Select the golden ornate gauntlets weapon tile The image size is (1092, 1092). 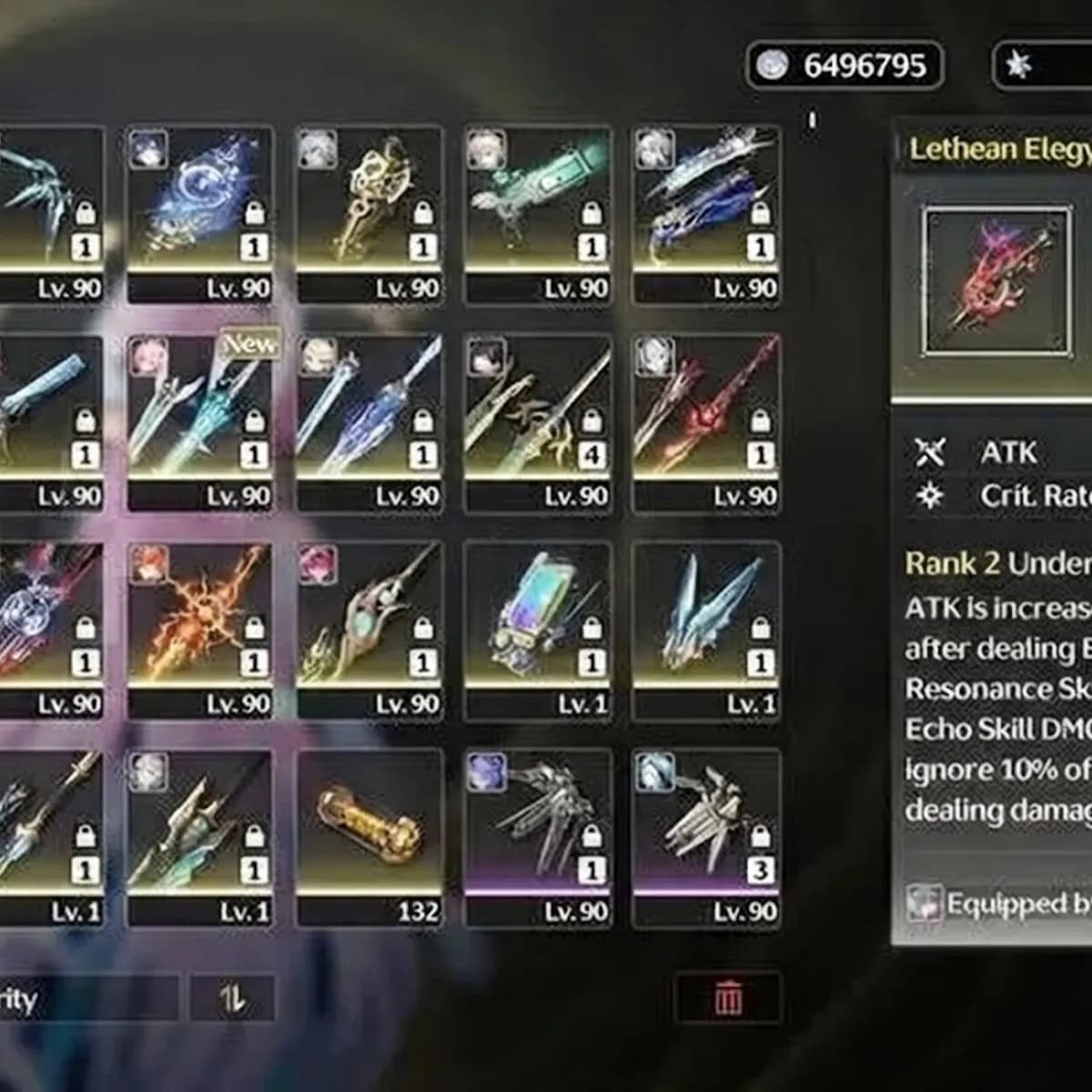[x=369, y=202]
